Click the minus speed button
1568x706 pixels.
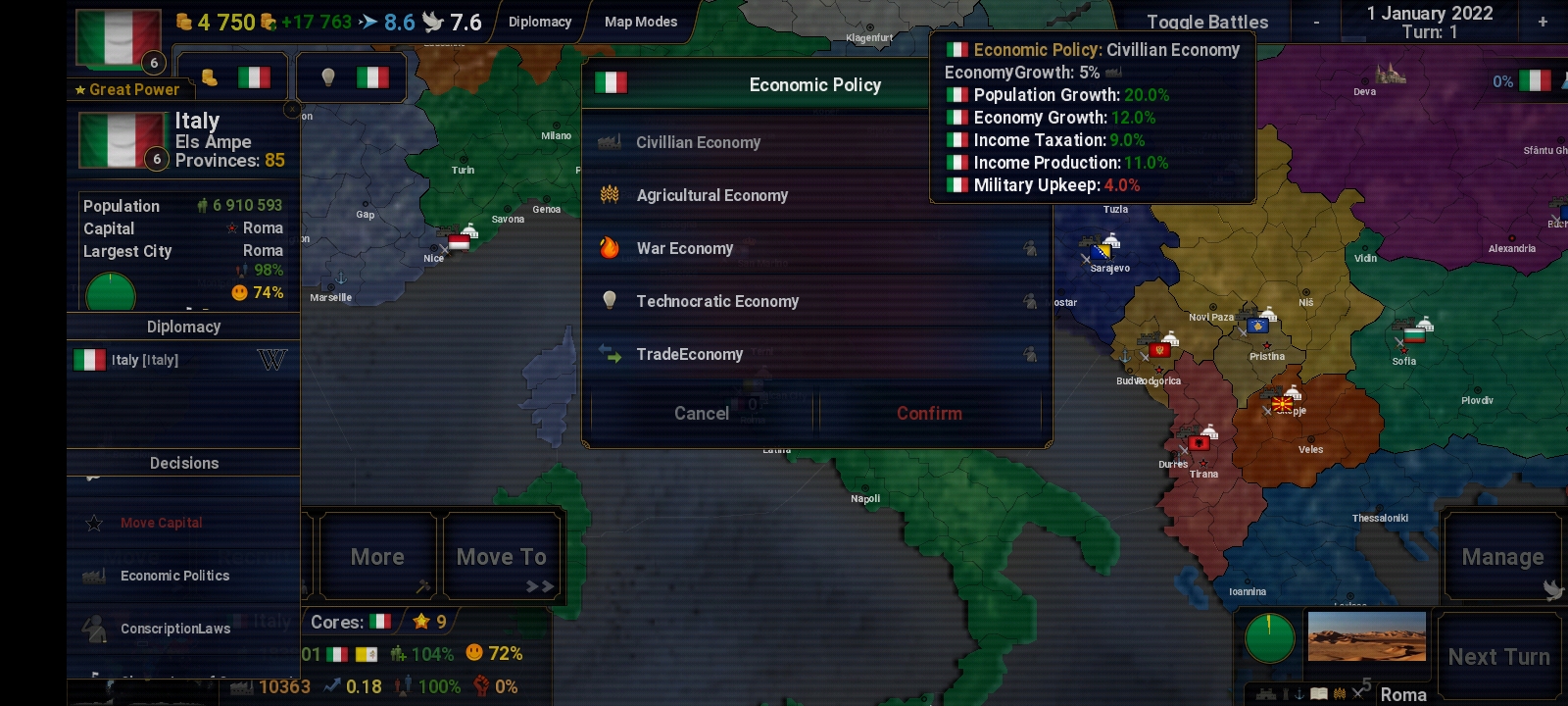[x=1316, y=22]
